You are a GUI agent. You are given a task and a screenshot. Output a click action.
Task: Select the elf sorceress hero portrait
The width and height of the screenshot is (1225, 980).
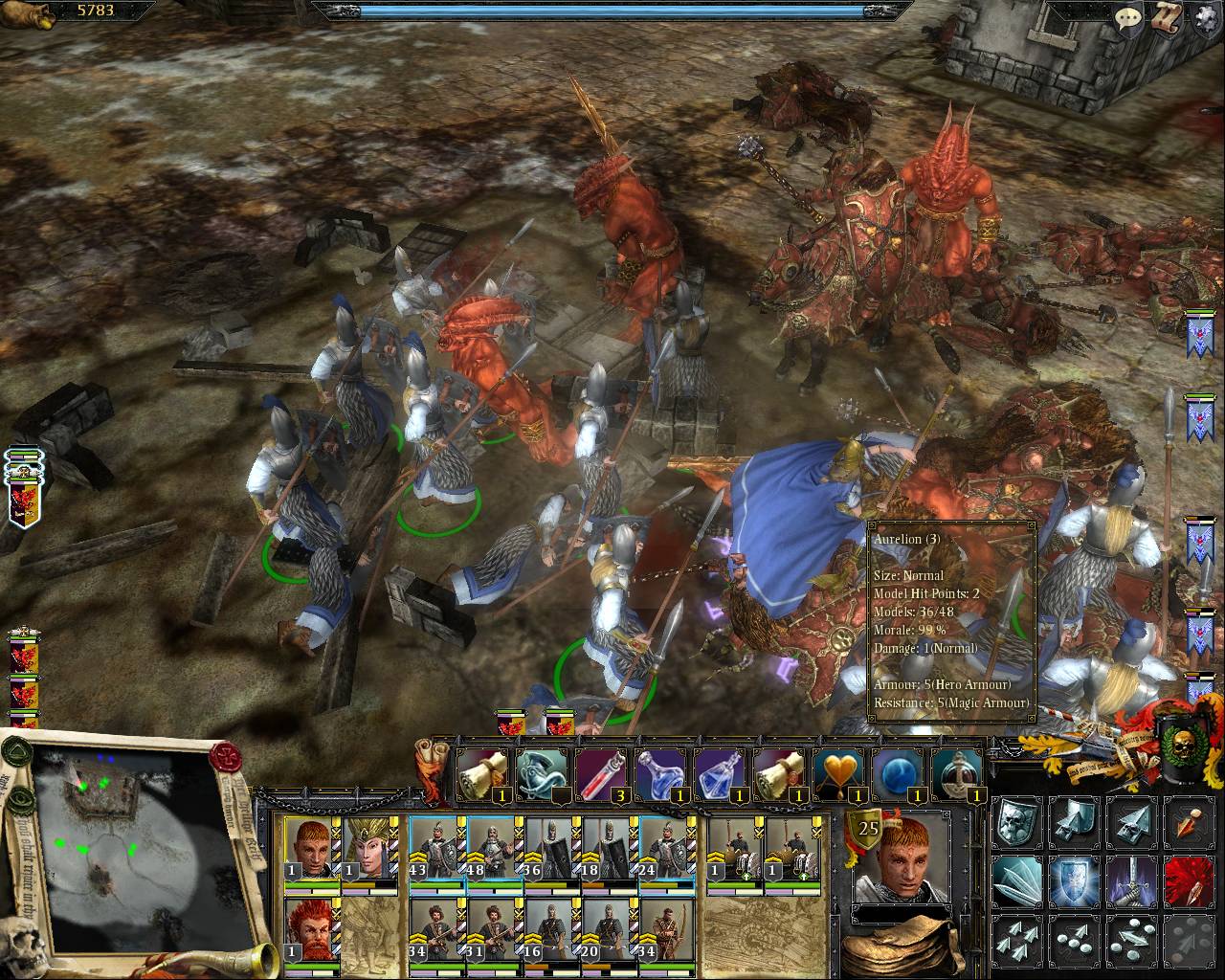(369, 850)
